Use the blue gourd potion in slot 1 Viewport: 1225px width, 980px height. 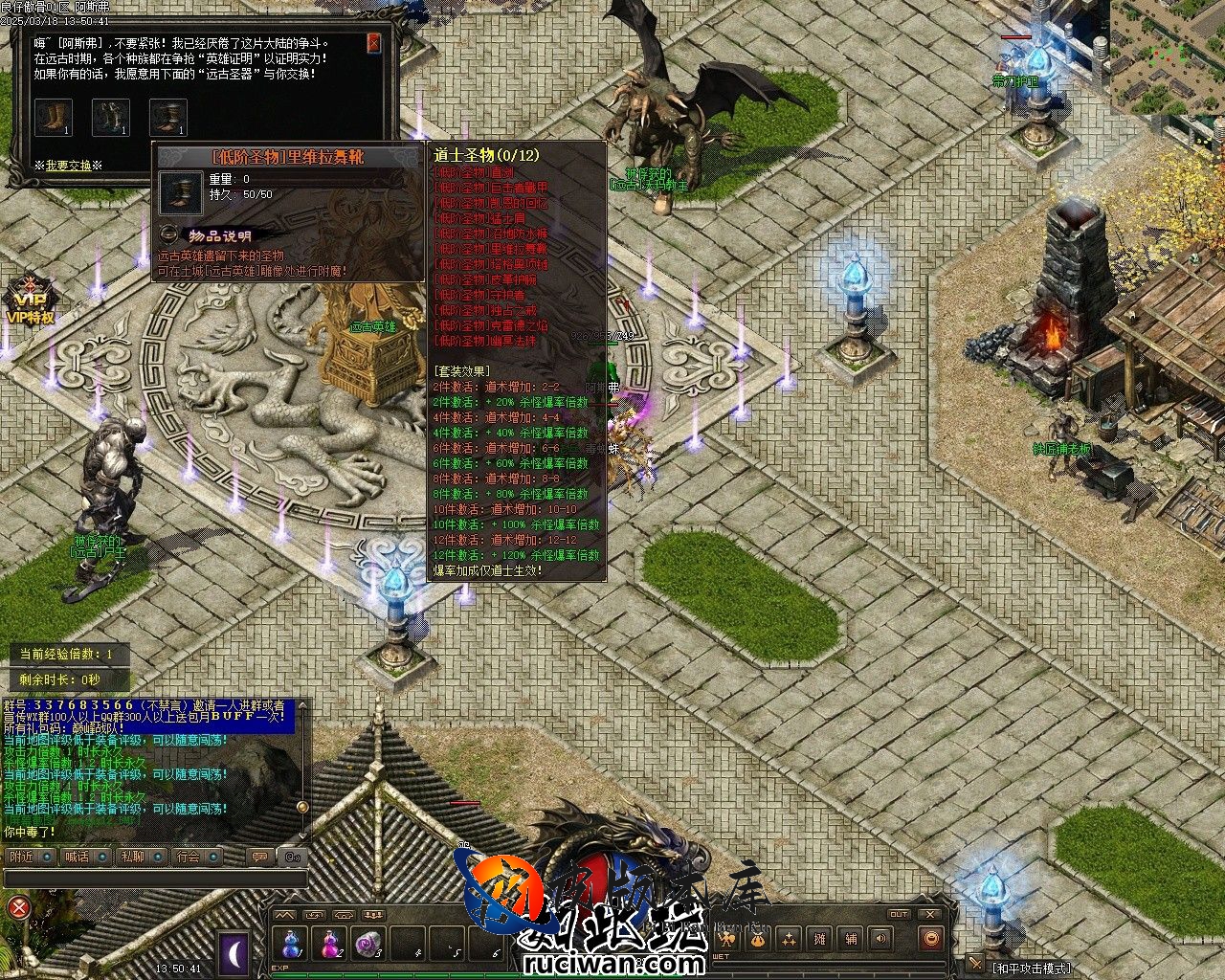[x=290, y=945]
